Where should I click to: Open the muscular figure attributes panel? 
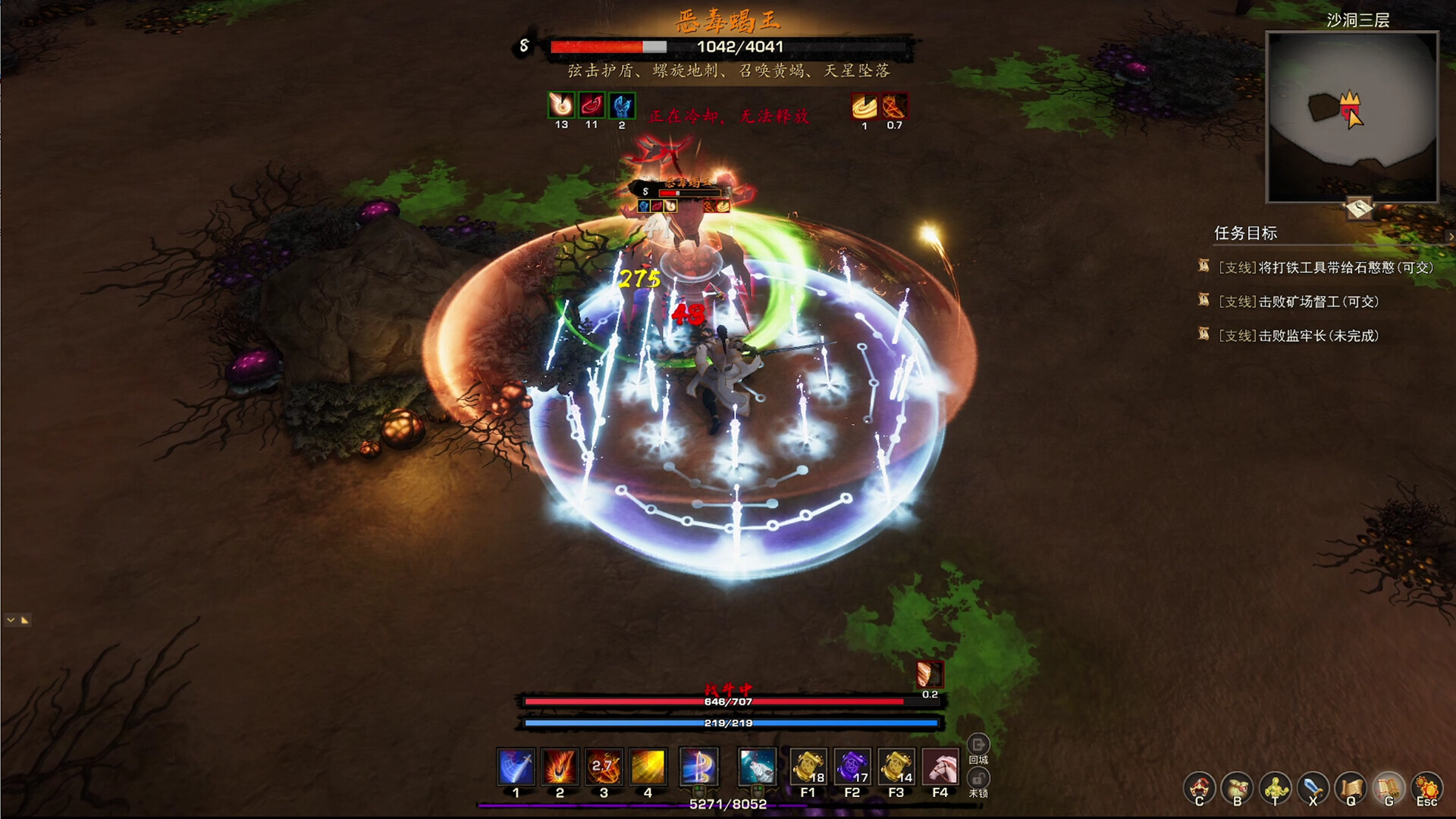[x=1276, y=789]
